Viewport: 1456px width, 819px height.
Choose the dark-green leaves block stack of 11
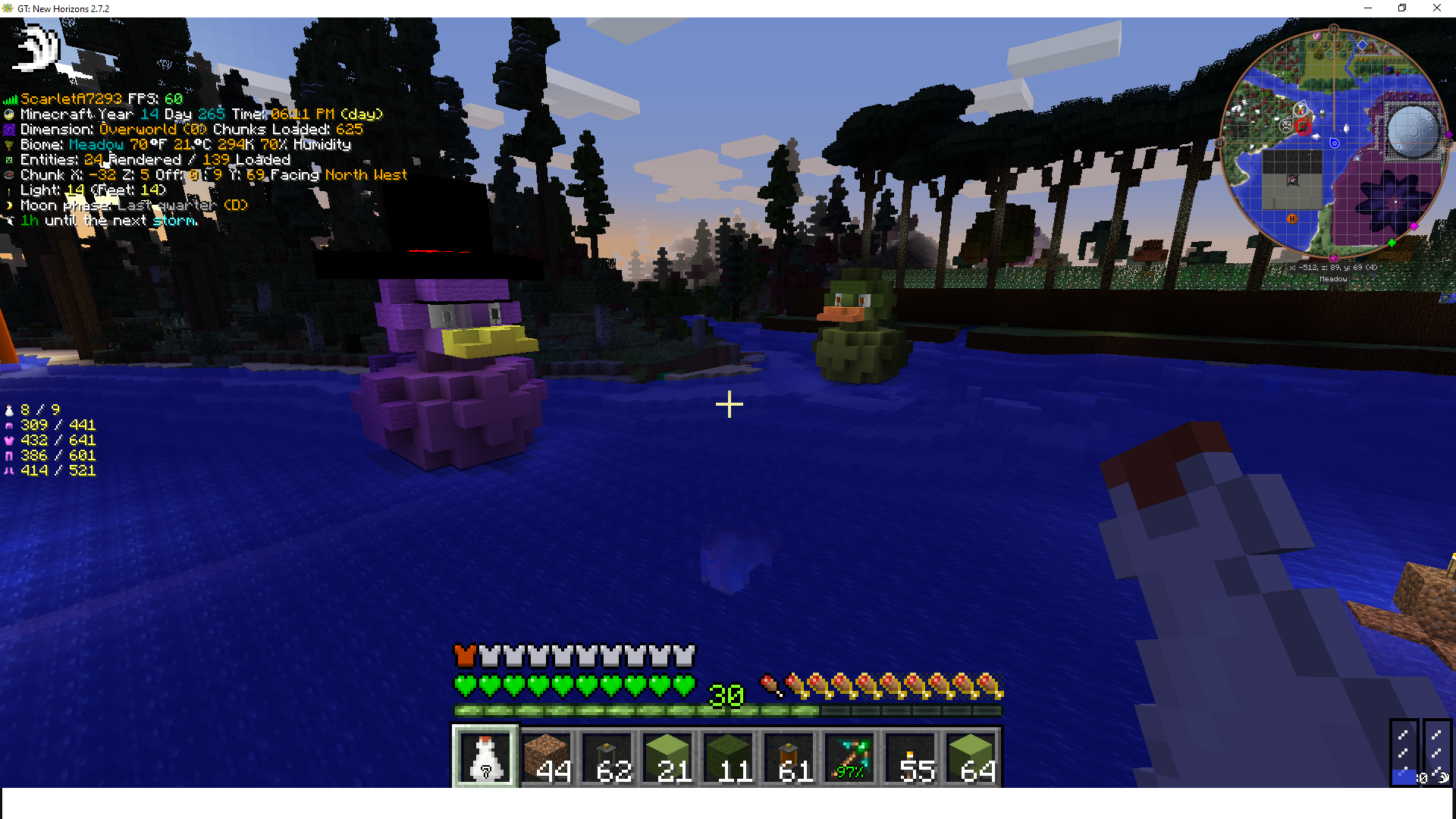pos(728,757)
